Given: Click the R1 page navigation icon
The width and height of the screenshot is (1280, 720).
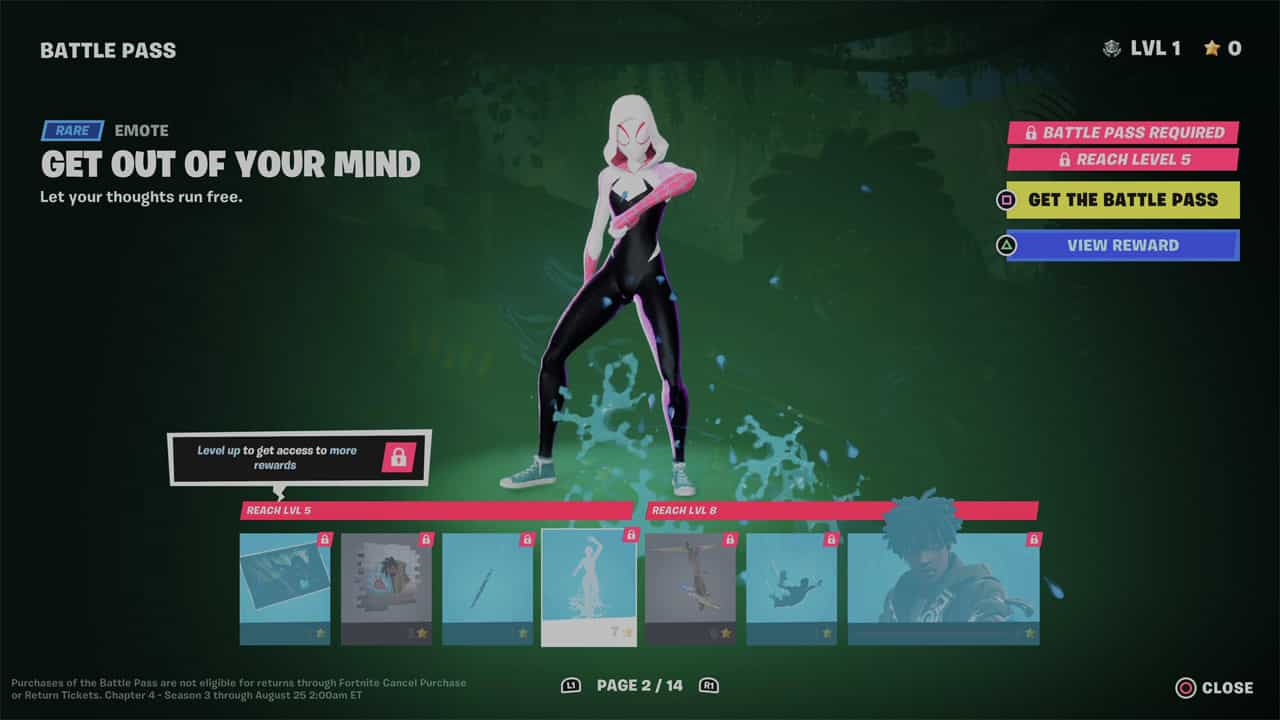Looking at the screenshot, I should pyautogui.click(x=710, y=686).
